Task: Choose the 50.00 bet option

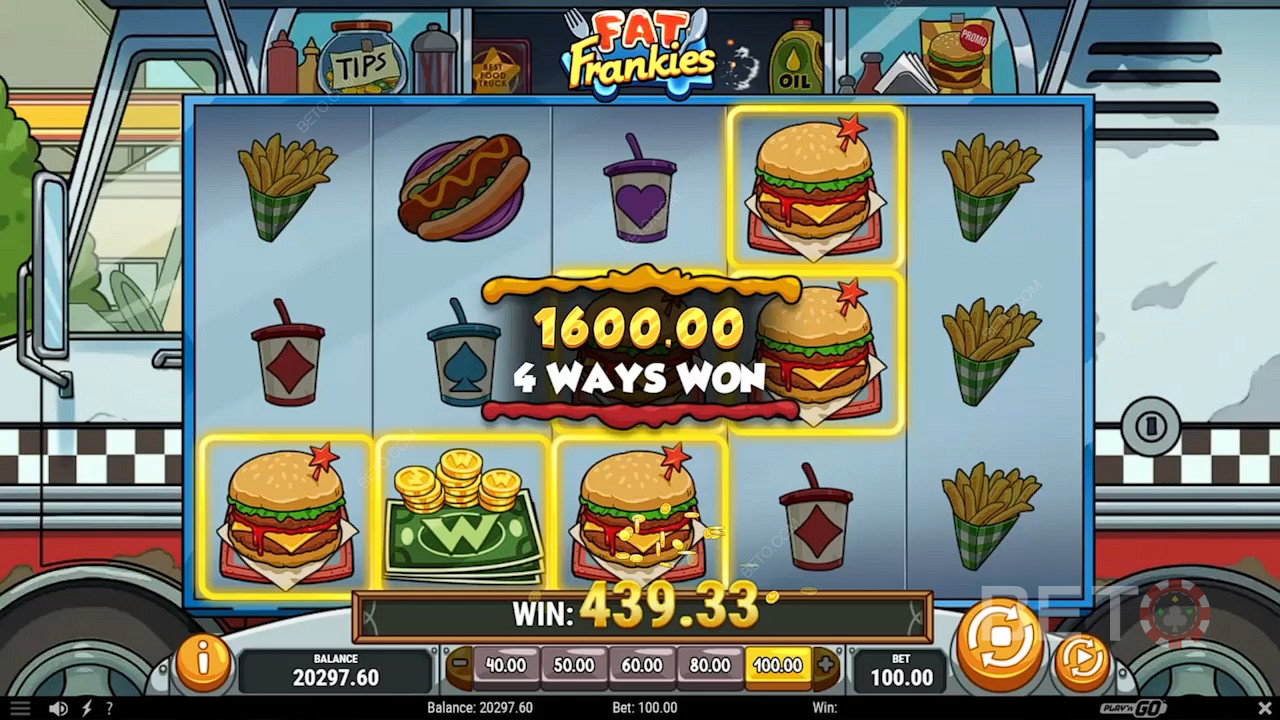Action: [574, 665]
